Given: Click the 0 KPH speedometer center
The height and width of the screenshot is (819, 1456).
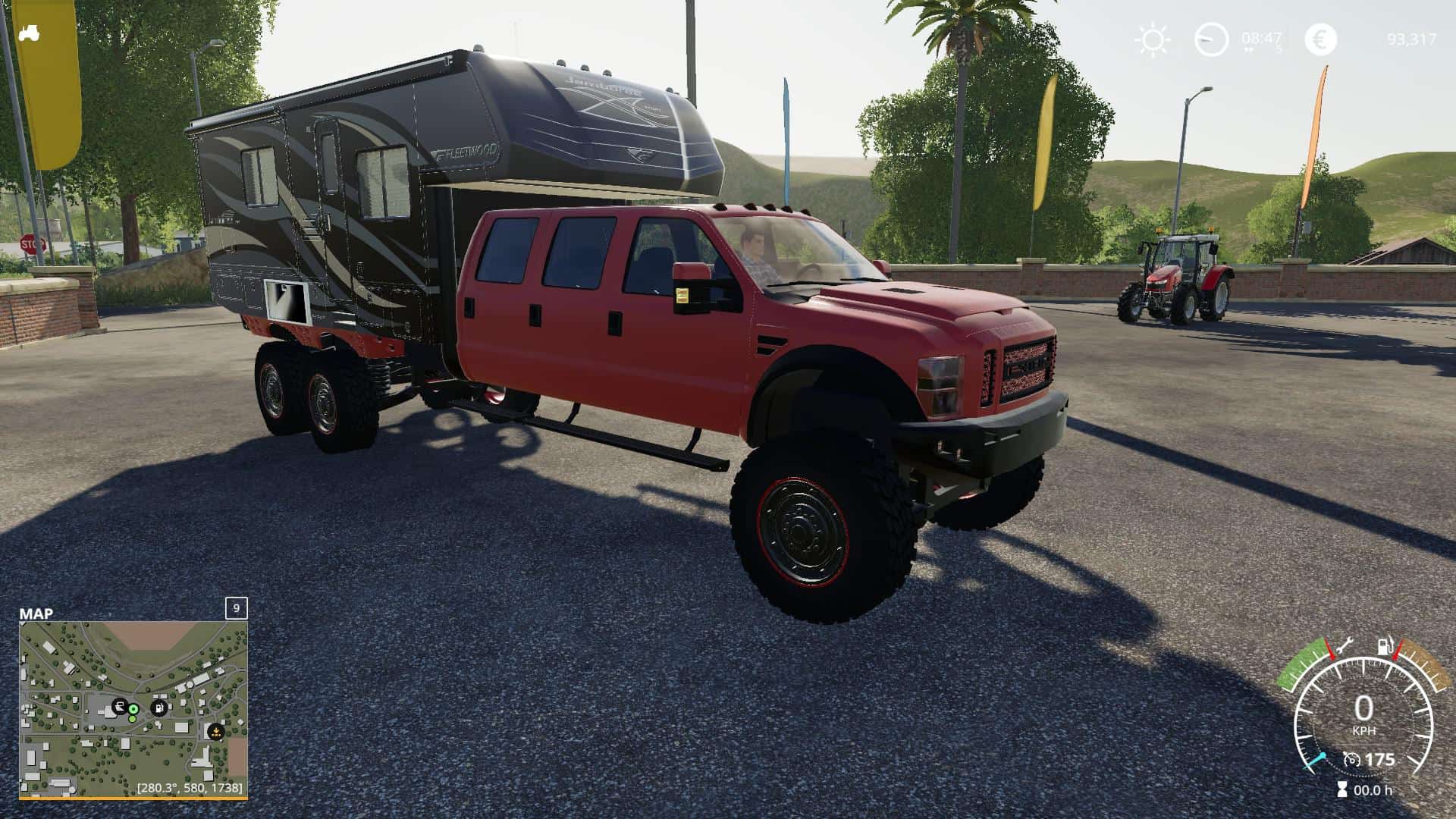Looking at the screenshot, I should coord(1364,714).
